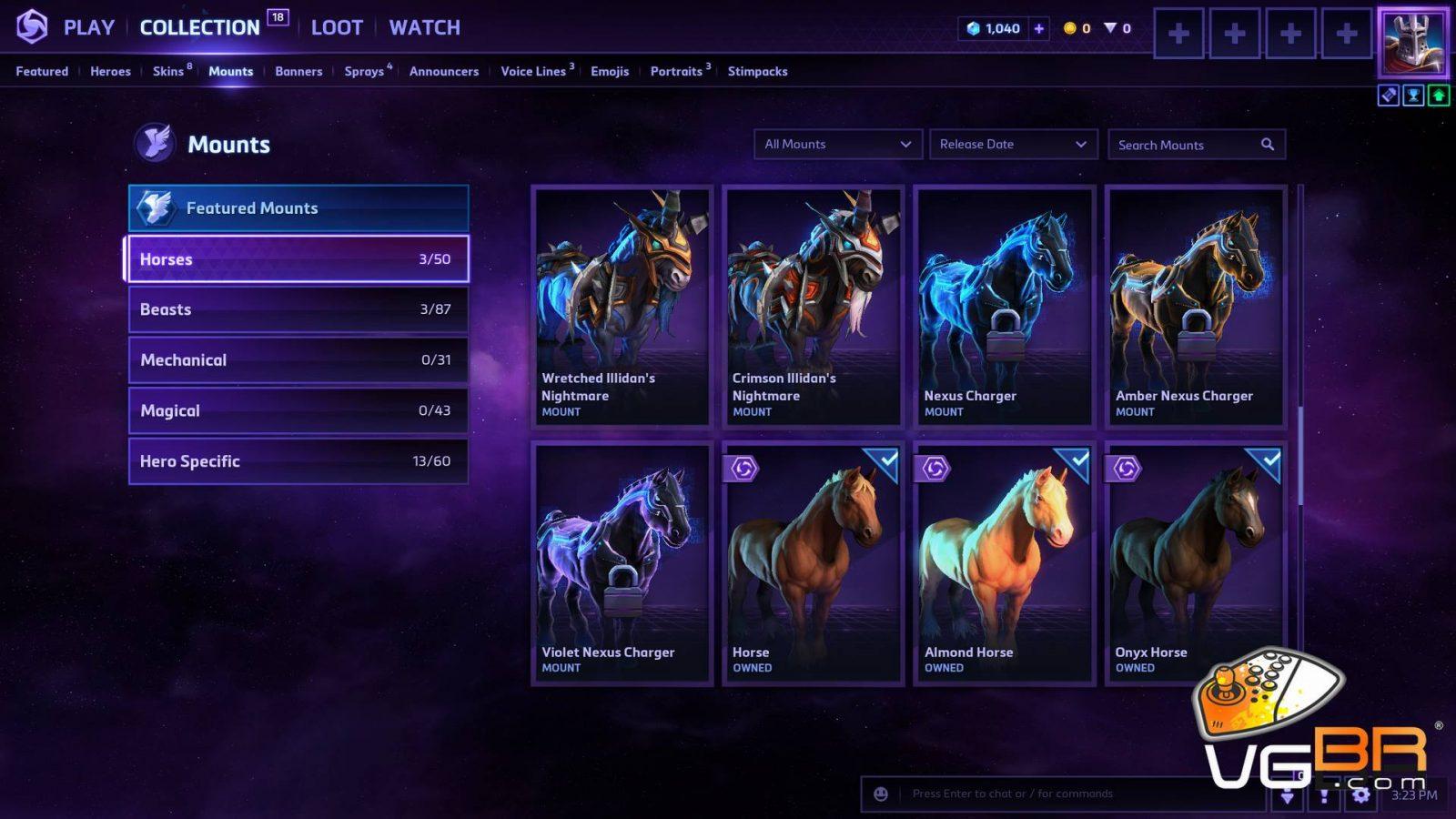Screen dimensions: 1456x819
Task: Select the Featured Mounts category
Action: click(298, 208)
